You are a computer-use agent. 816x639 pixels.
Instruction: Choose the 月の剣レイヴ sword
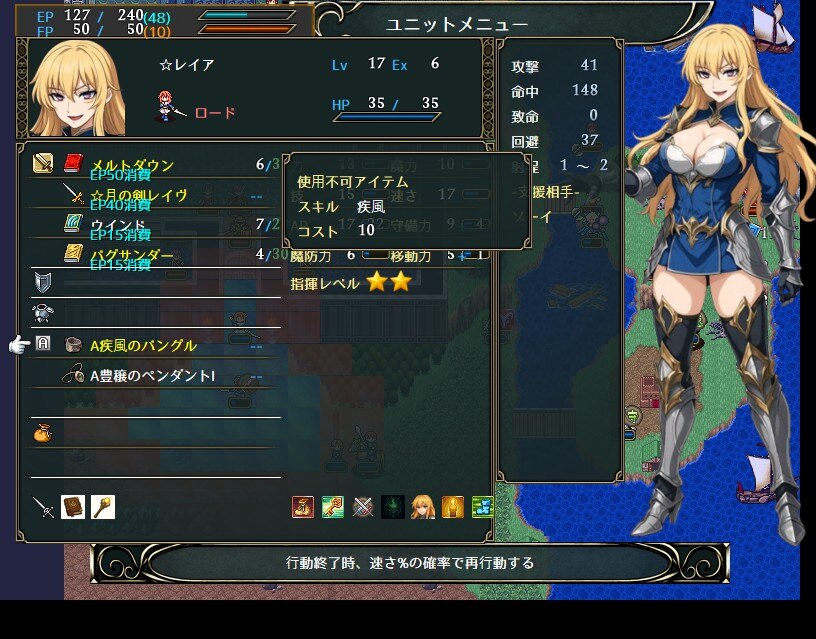coord(138,195)
